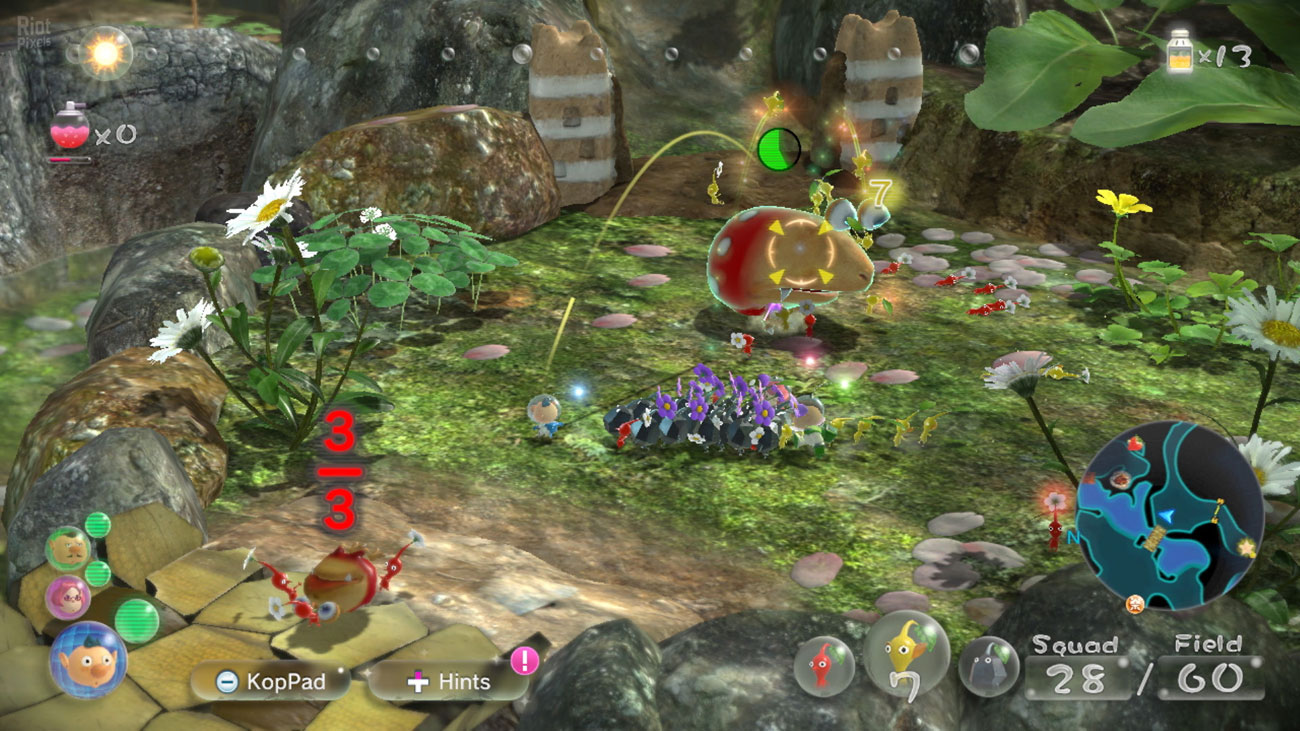Switch to Brittany's pink portrait bubble
Viewport: 1300px width, 731px height.
coord(70,598)
